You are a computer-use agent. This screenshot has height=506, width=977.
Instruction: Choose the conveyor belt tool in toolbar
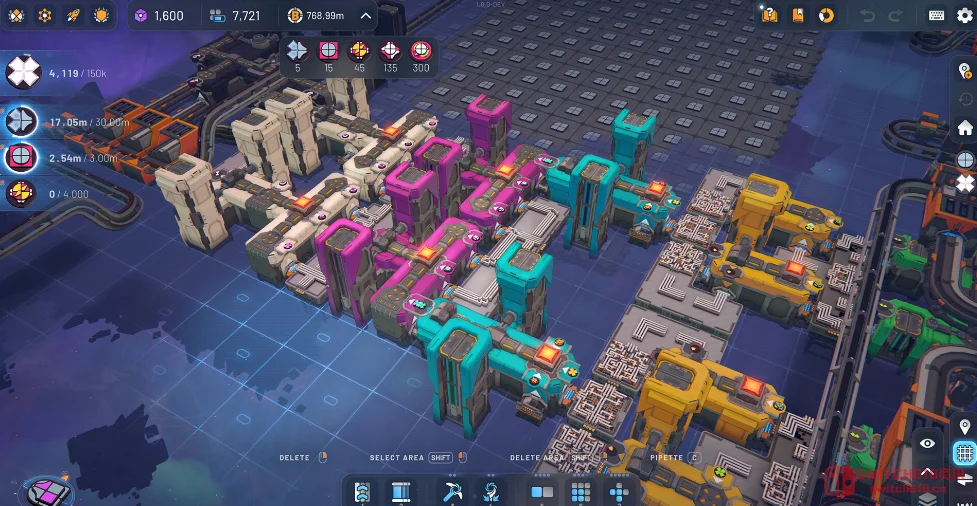point(362,492)
